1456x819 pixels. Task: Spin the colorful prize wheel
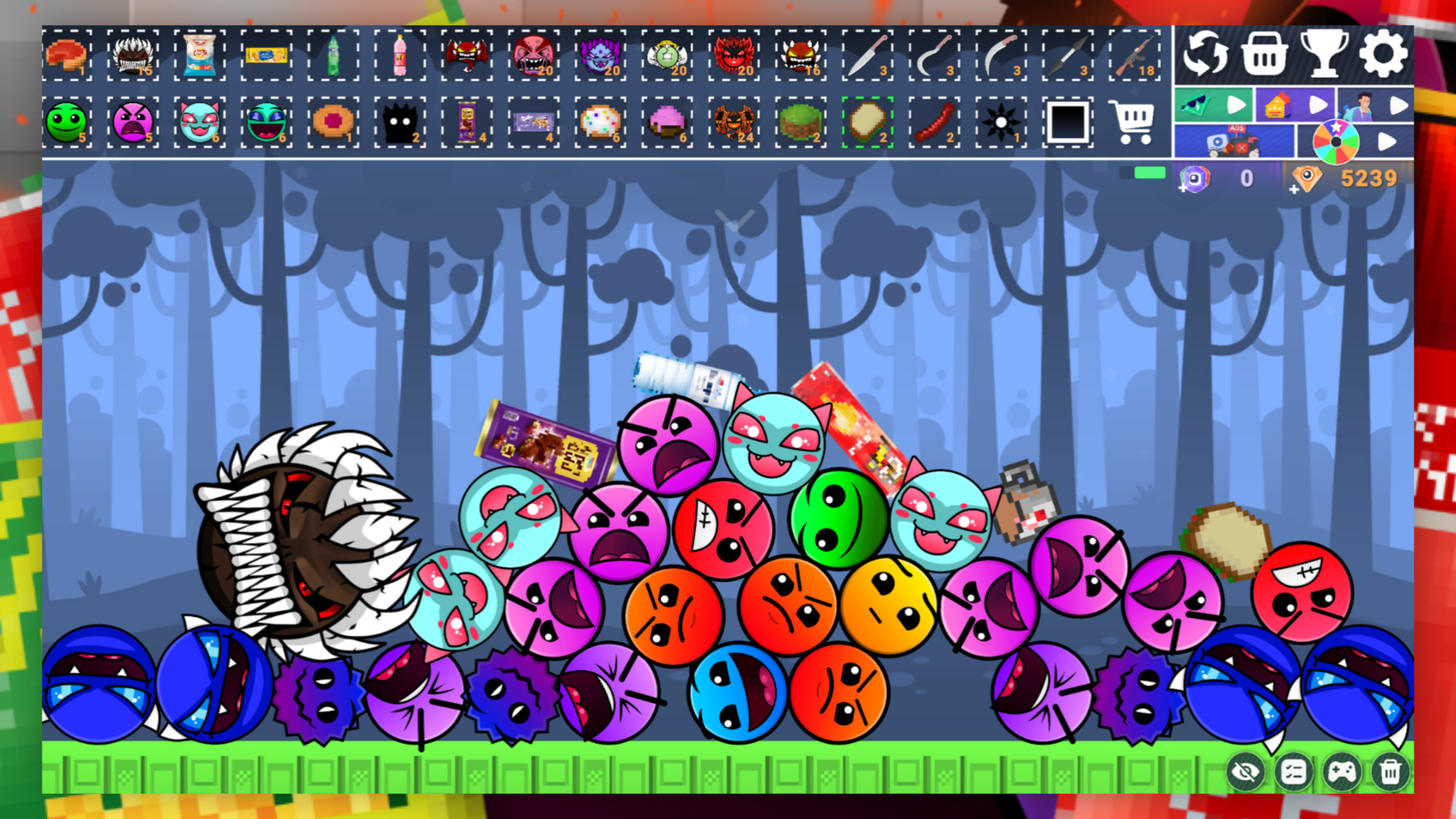1336,143
